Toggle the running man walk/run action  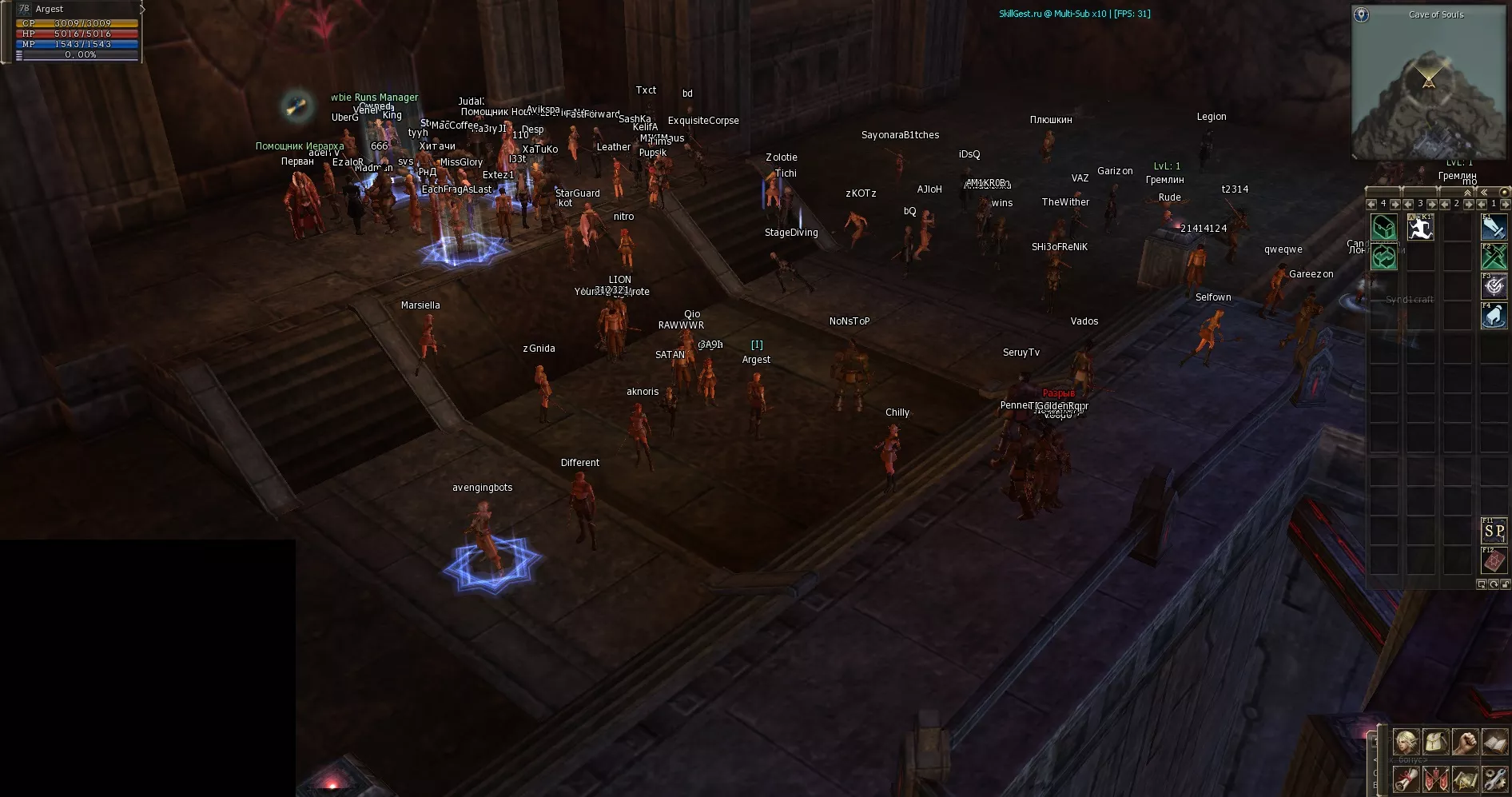click(1420, 228)
